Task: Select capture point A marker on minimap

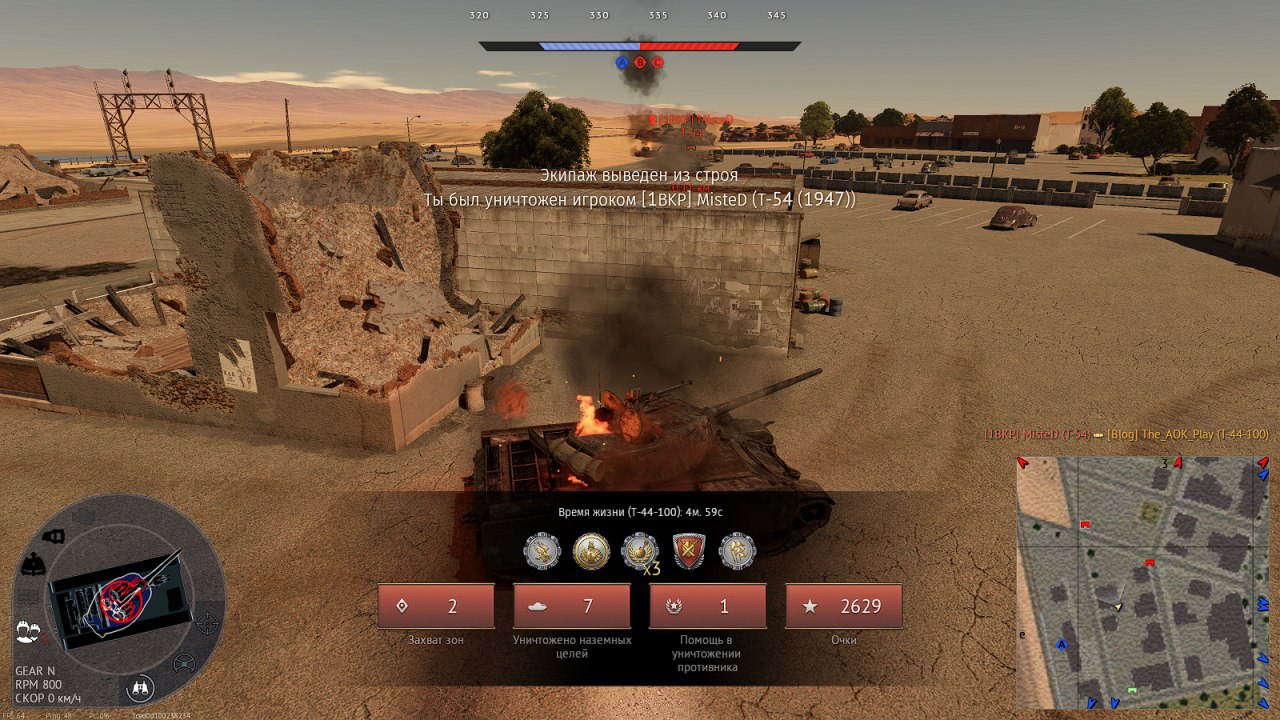Action: pyautogui.click(x=1062, y=645)
